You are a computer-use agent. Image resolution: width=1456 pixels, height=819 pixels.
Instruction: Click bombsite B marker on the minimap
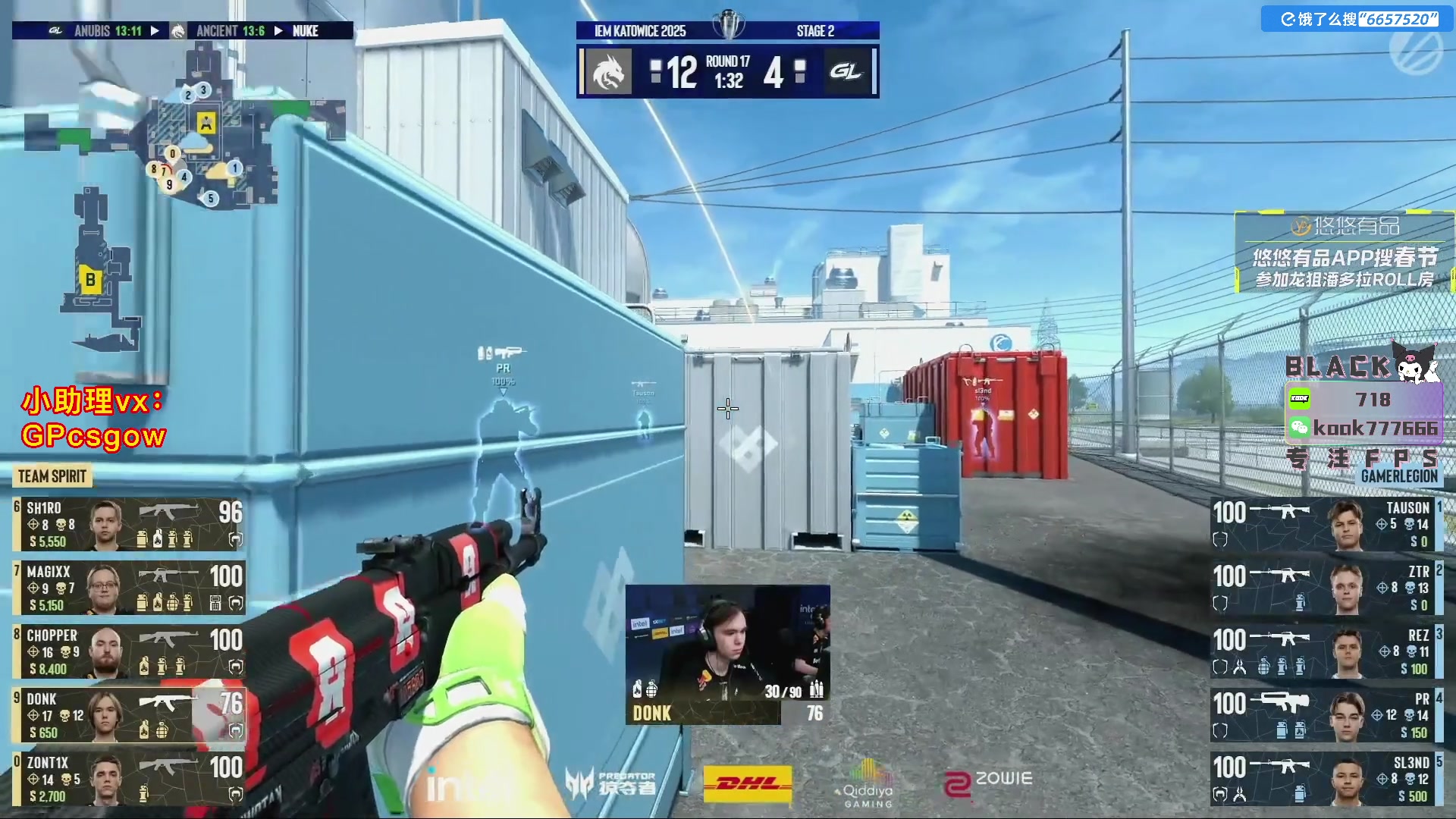(90, 281)
